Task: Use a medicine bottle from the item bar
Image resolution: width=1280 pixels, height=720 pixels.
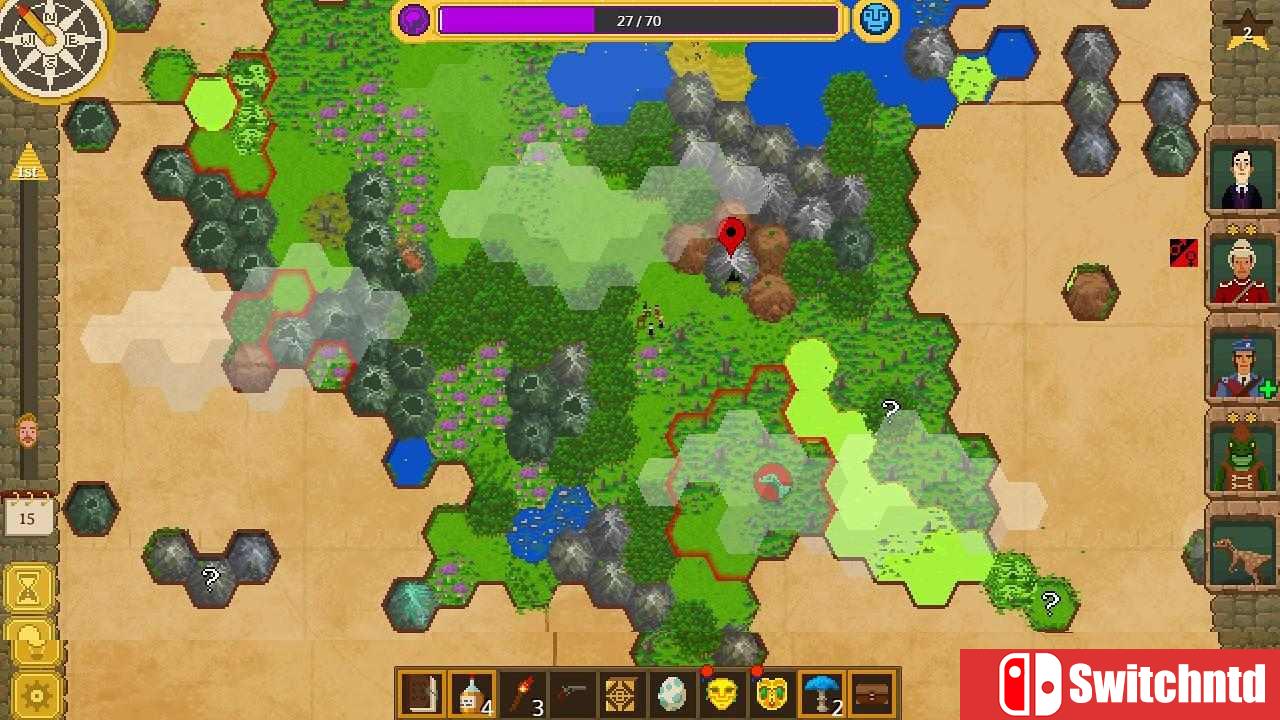Action: click(470, 691)
